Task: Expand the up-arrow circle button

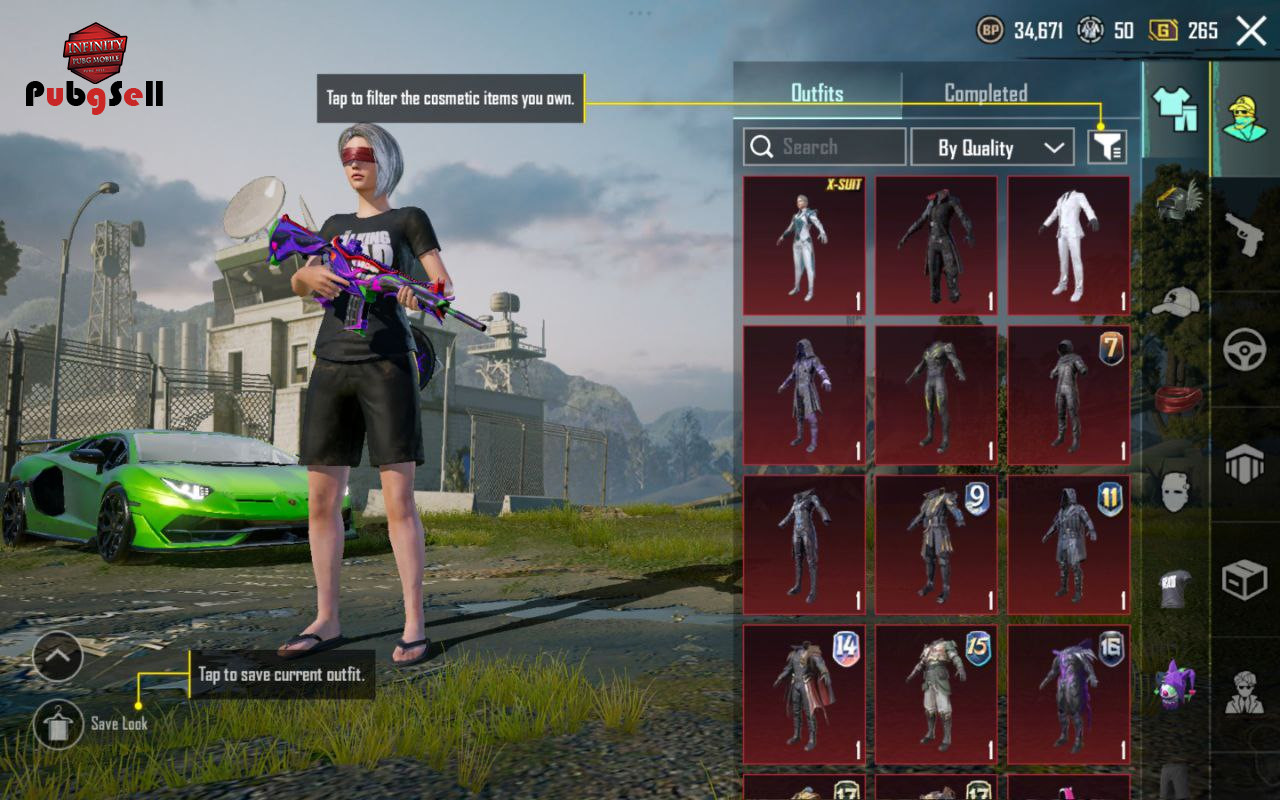Action: 58,657
